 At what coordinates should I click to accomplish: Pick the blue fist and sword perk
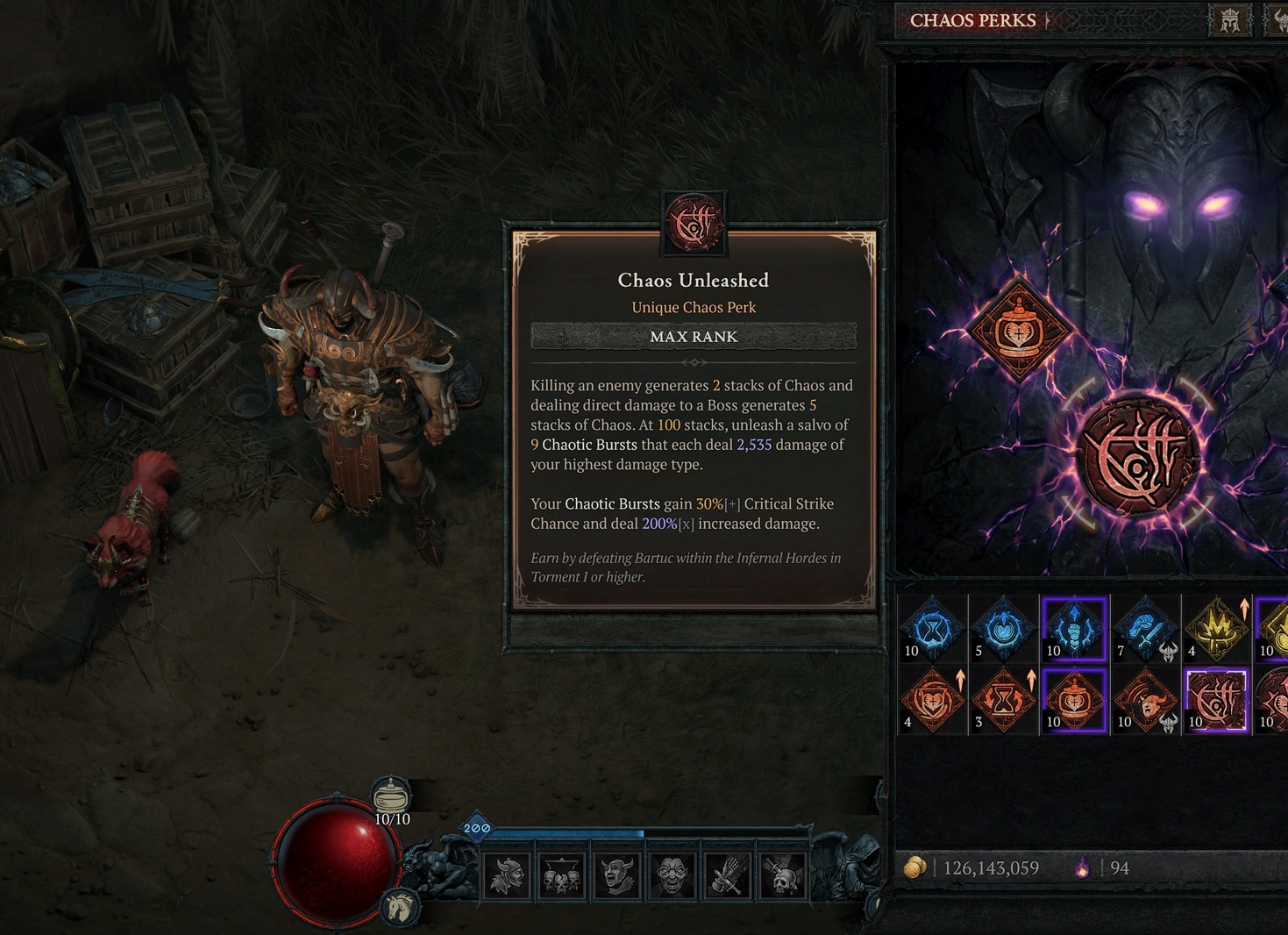1145,628
